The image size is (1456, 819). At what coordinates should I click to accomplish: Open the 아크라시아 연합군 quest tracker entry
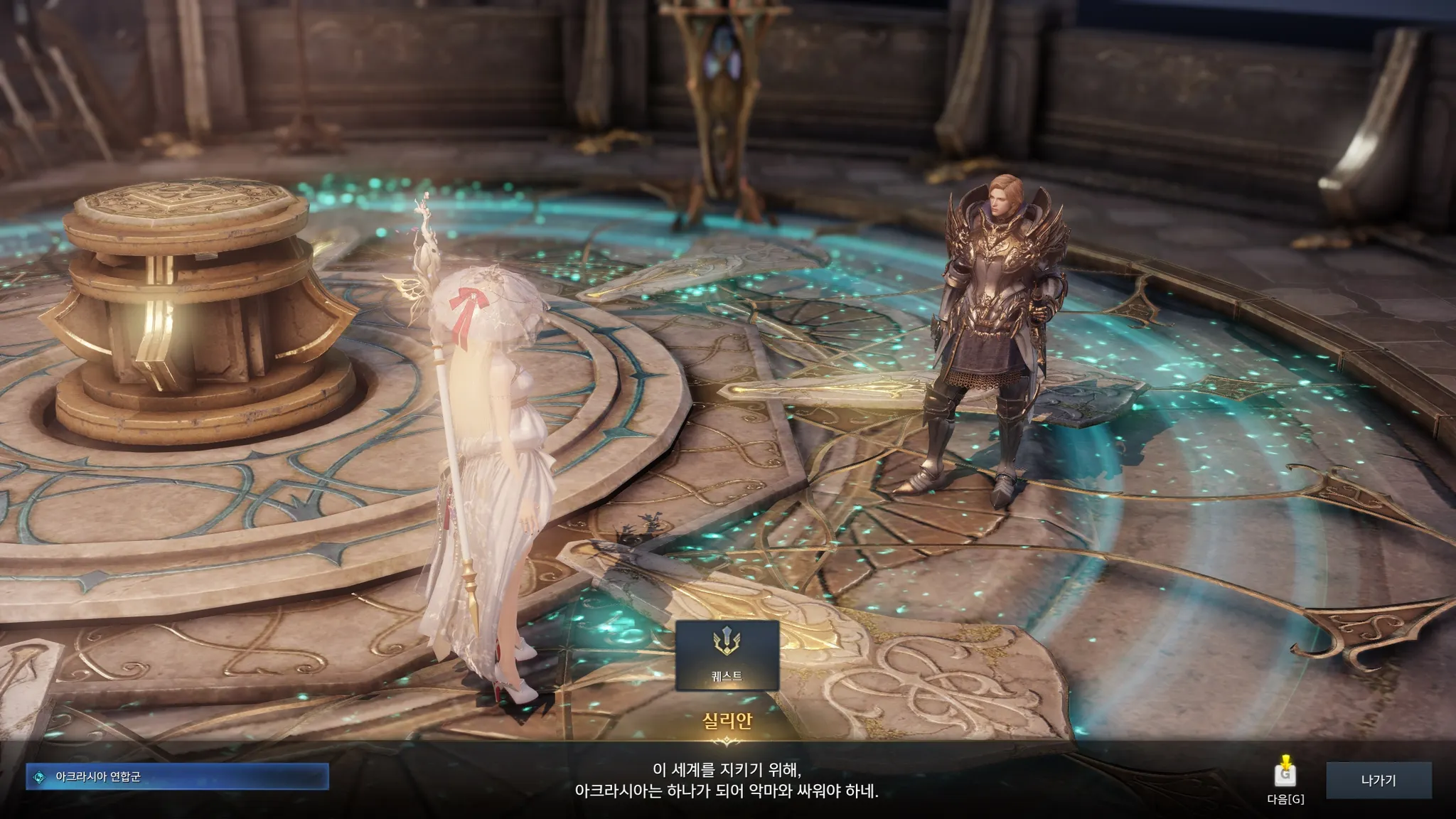(x=177, y=777)
